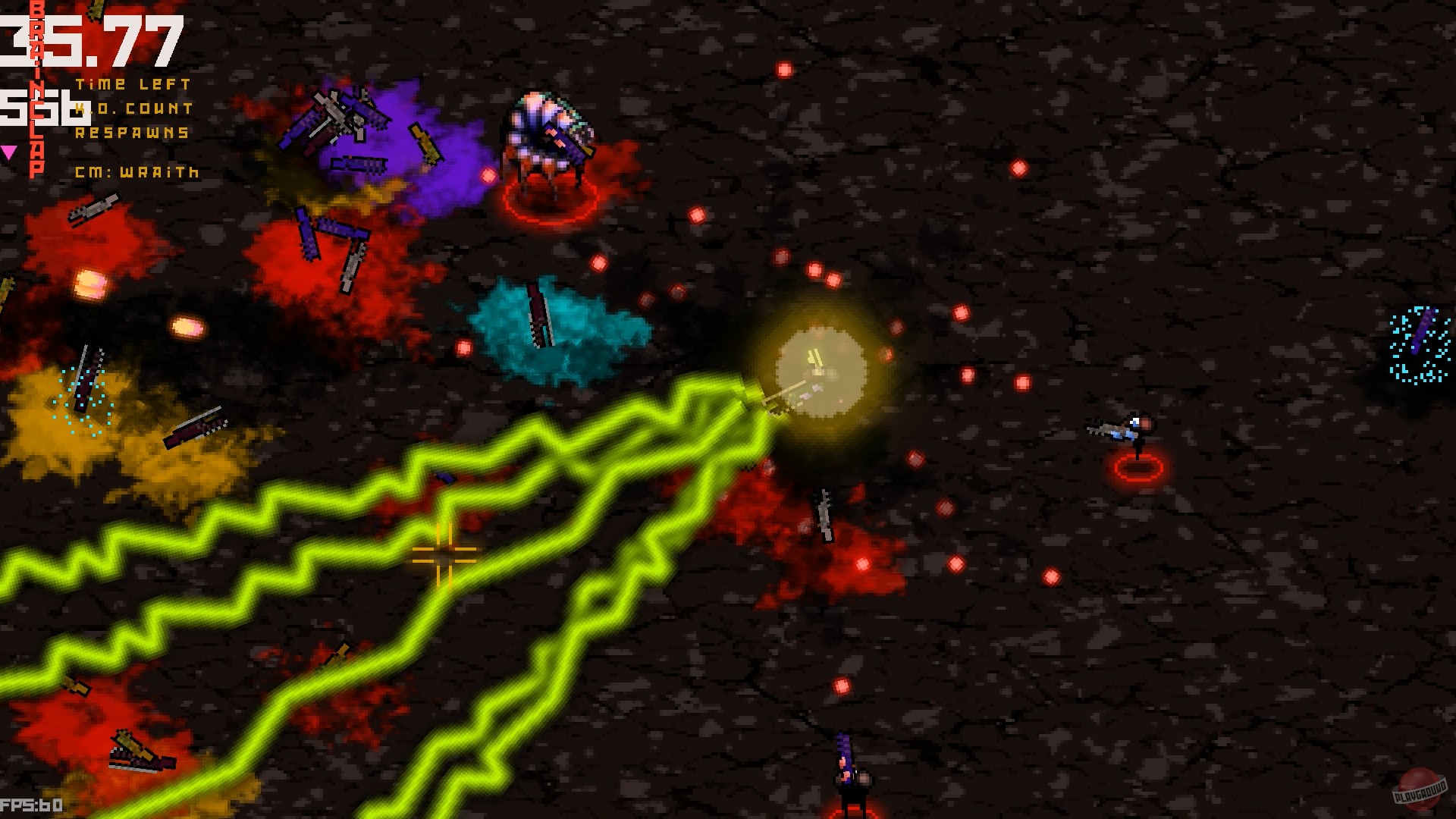Click the Playground watermark logo
The image size is (1456, 819).
pyautogui.click(x=1422, y=789)
